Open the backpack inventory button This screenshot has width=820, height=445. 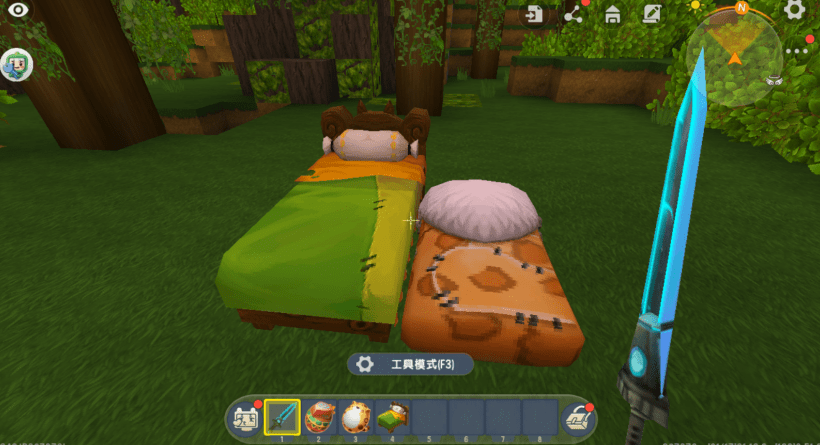pyautogui.click(x=577, y=418)
